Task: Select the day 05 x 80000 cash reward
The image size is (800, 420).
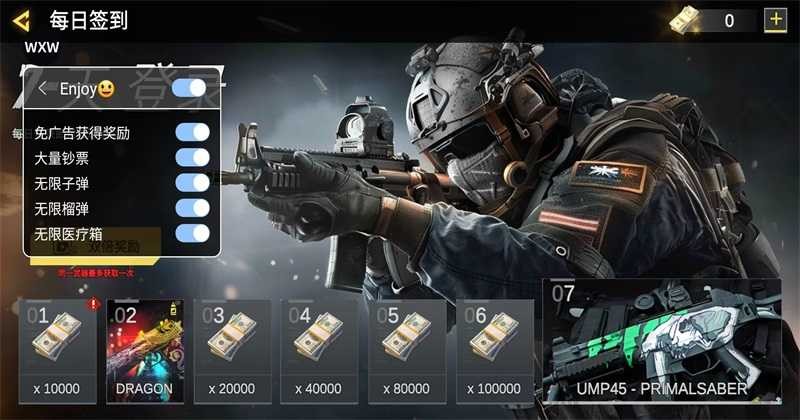Action: [407, 350]
